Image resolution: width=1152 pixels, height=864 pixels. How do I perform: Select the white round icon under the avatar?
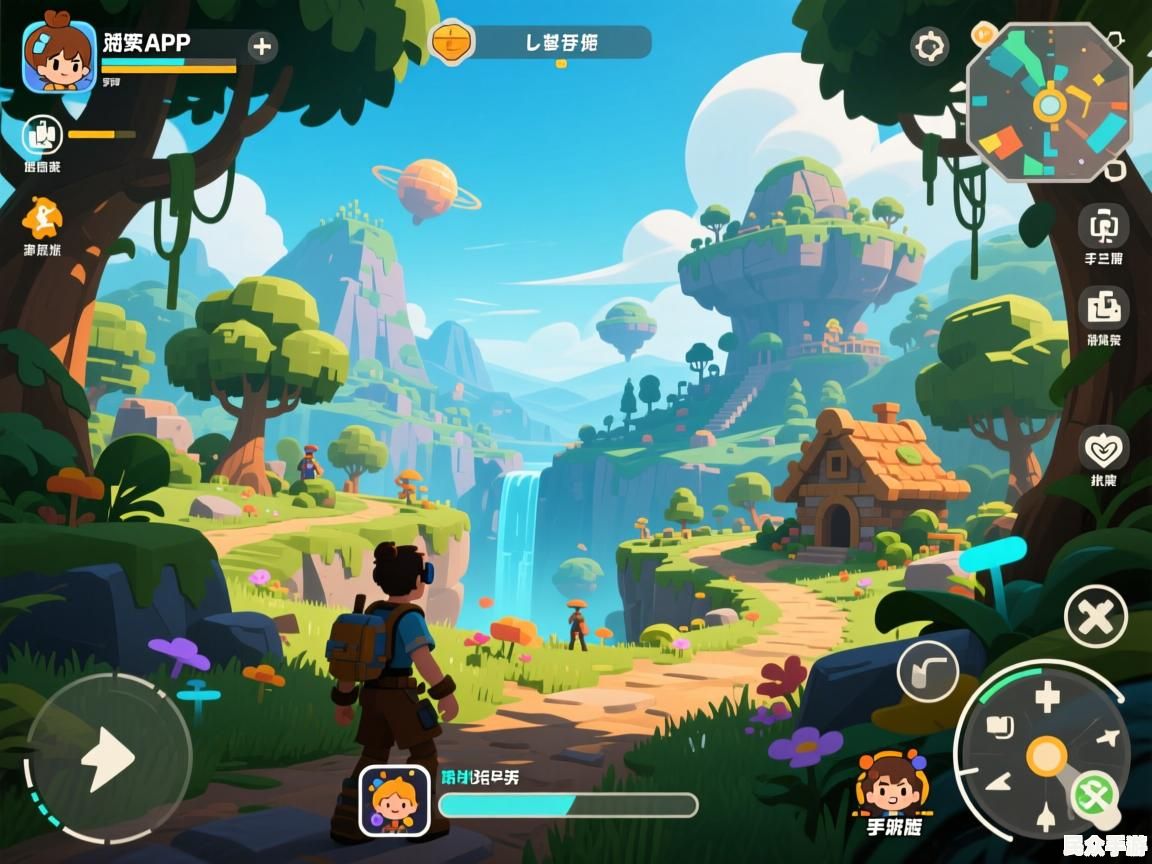(42, 135)
